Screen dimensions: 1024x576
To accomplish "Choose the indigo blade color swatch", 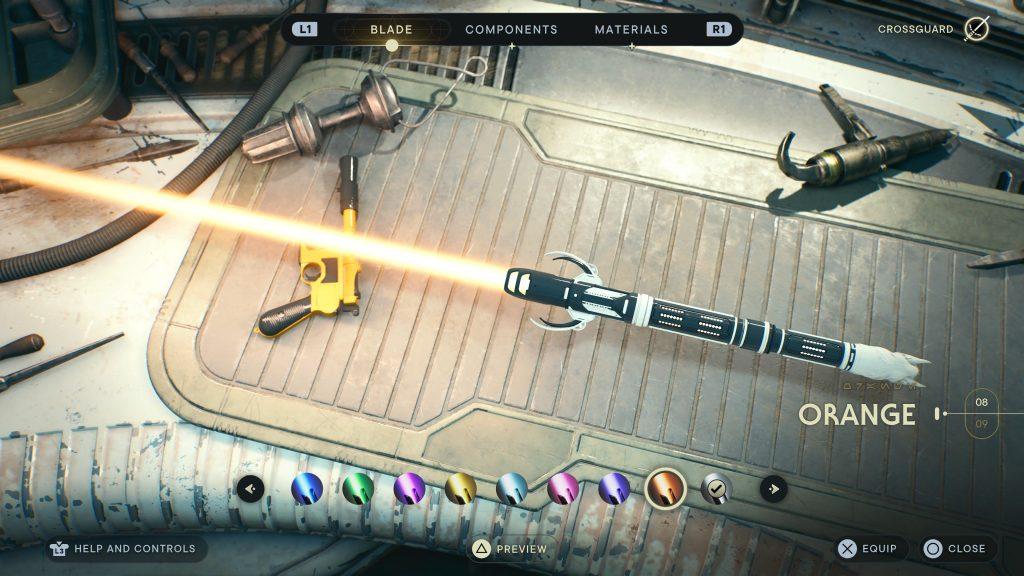I will tap(614, 489).
